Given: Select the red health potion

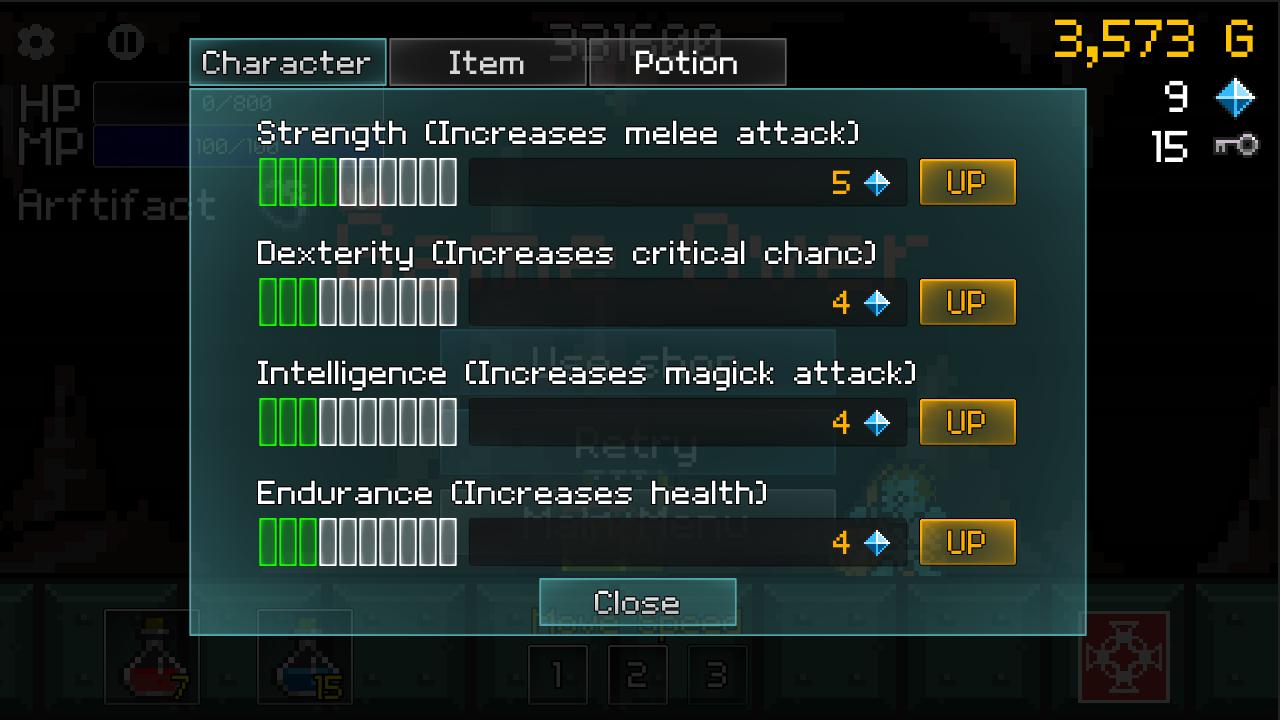Looking at the screenshot, I should coord(152,655).
